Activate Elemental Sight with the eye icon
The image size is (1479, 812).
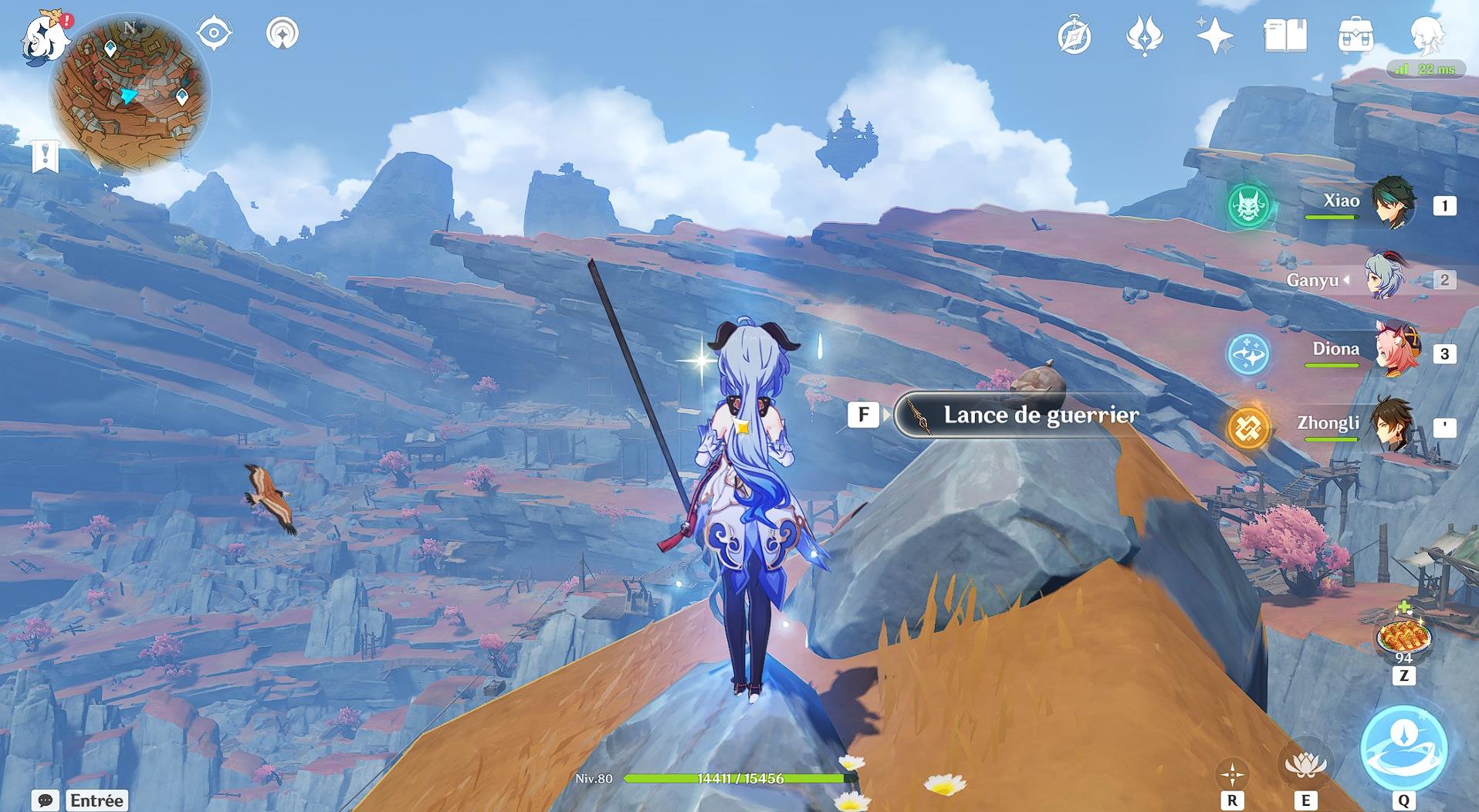point(213,34)
